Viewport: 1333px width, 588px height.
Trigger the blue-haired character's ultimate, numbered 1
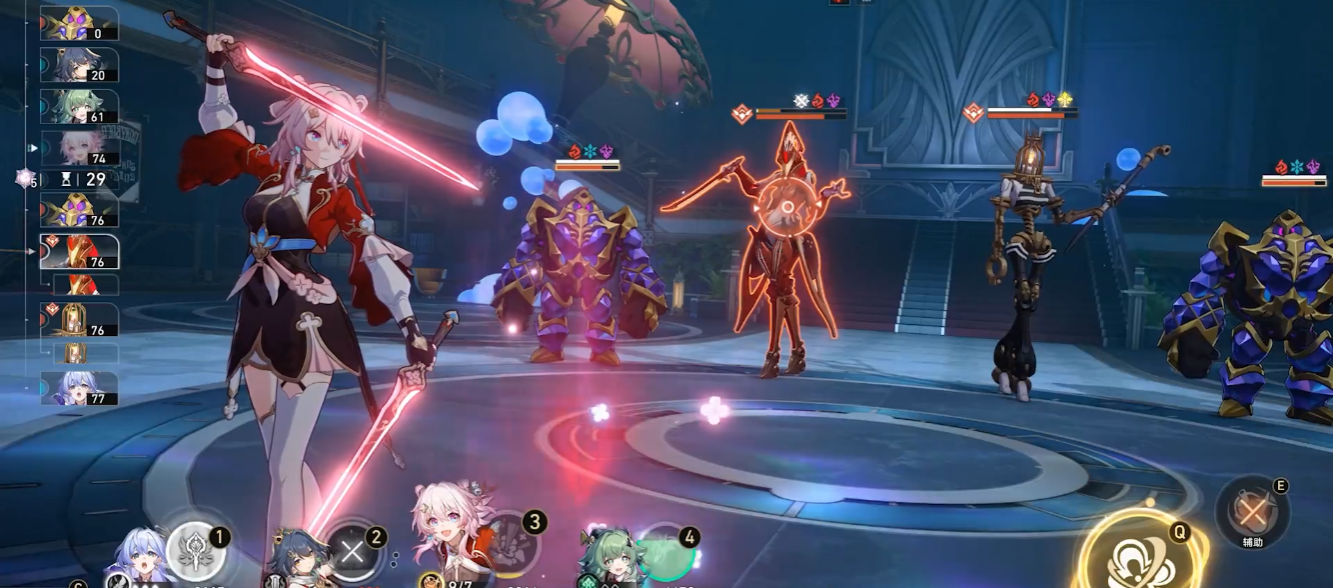click(x=195, y=552)
